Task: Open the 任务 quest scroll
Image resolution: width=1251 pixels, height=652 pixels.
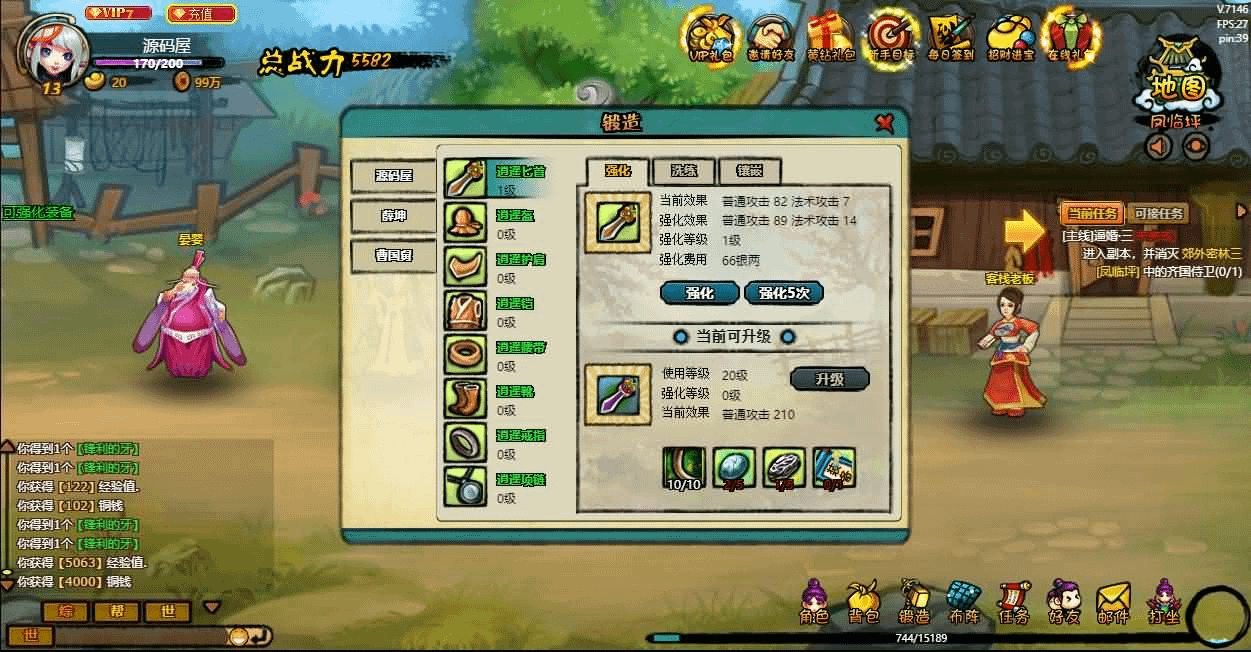Action: click(x=1013, y=603)
